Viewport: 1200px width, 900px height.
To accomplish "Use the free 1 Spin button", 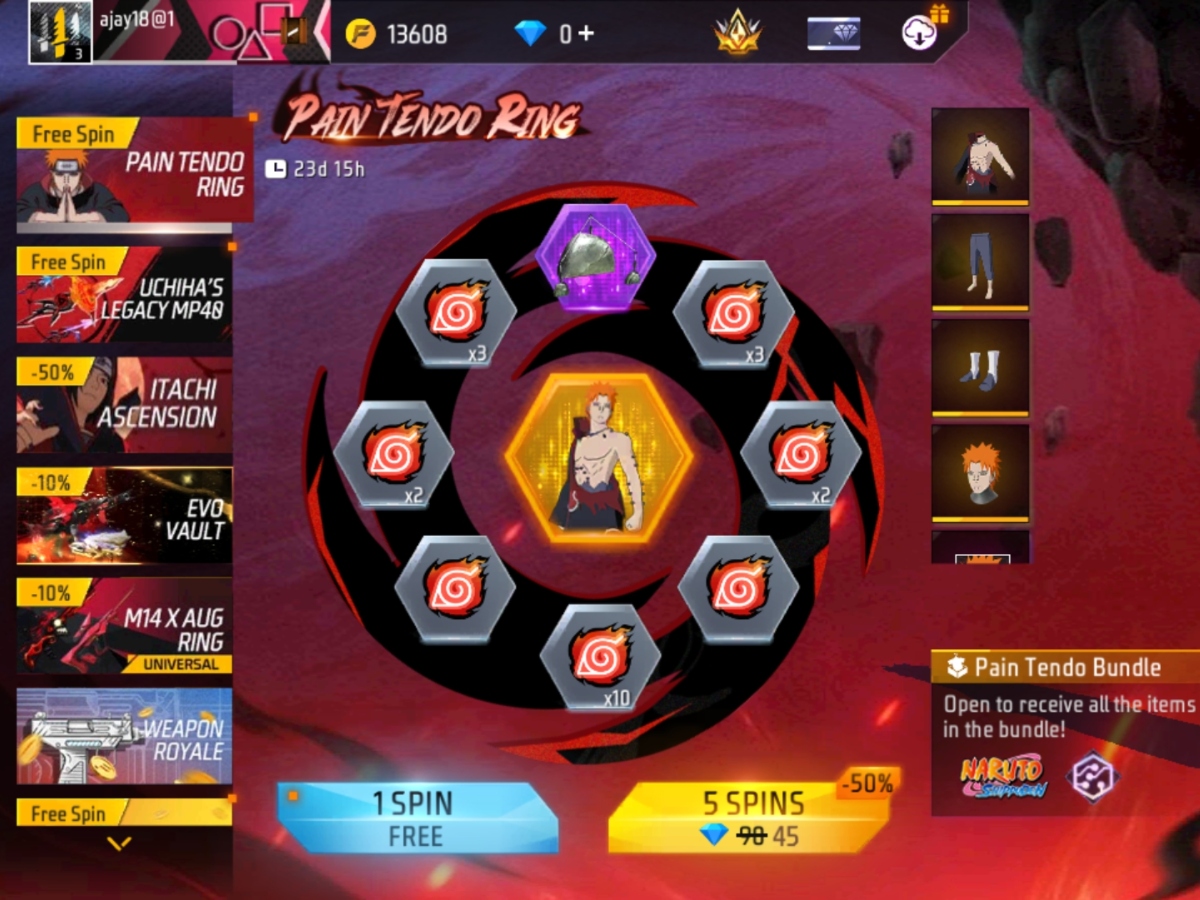I will [x=416, y=817].
